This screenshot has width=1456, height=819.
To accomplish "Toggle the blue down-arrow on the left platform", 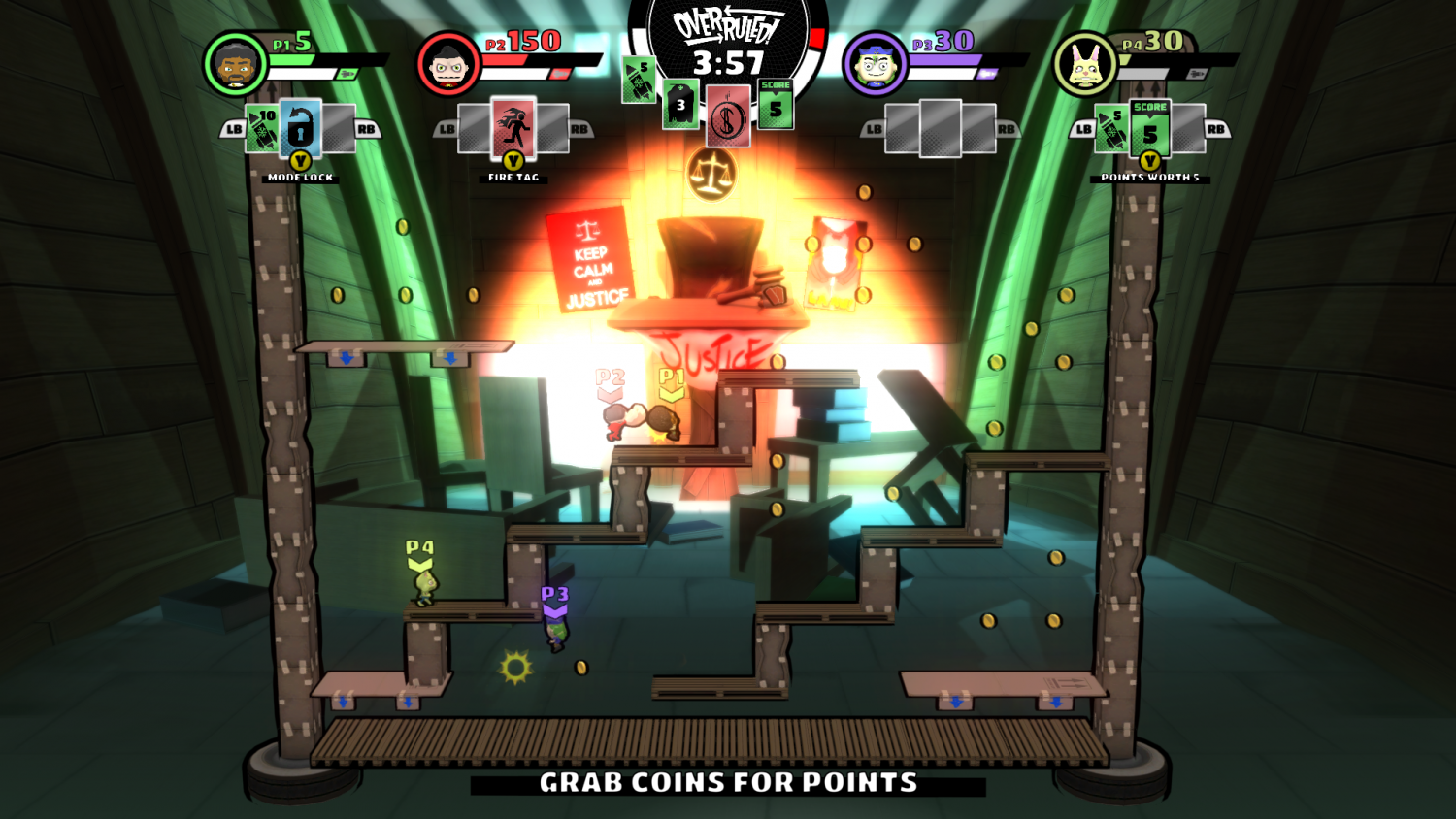I will click(x=346, y=358).
